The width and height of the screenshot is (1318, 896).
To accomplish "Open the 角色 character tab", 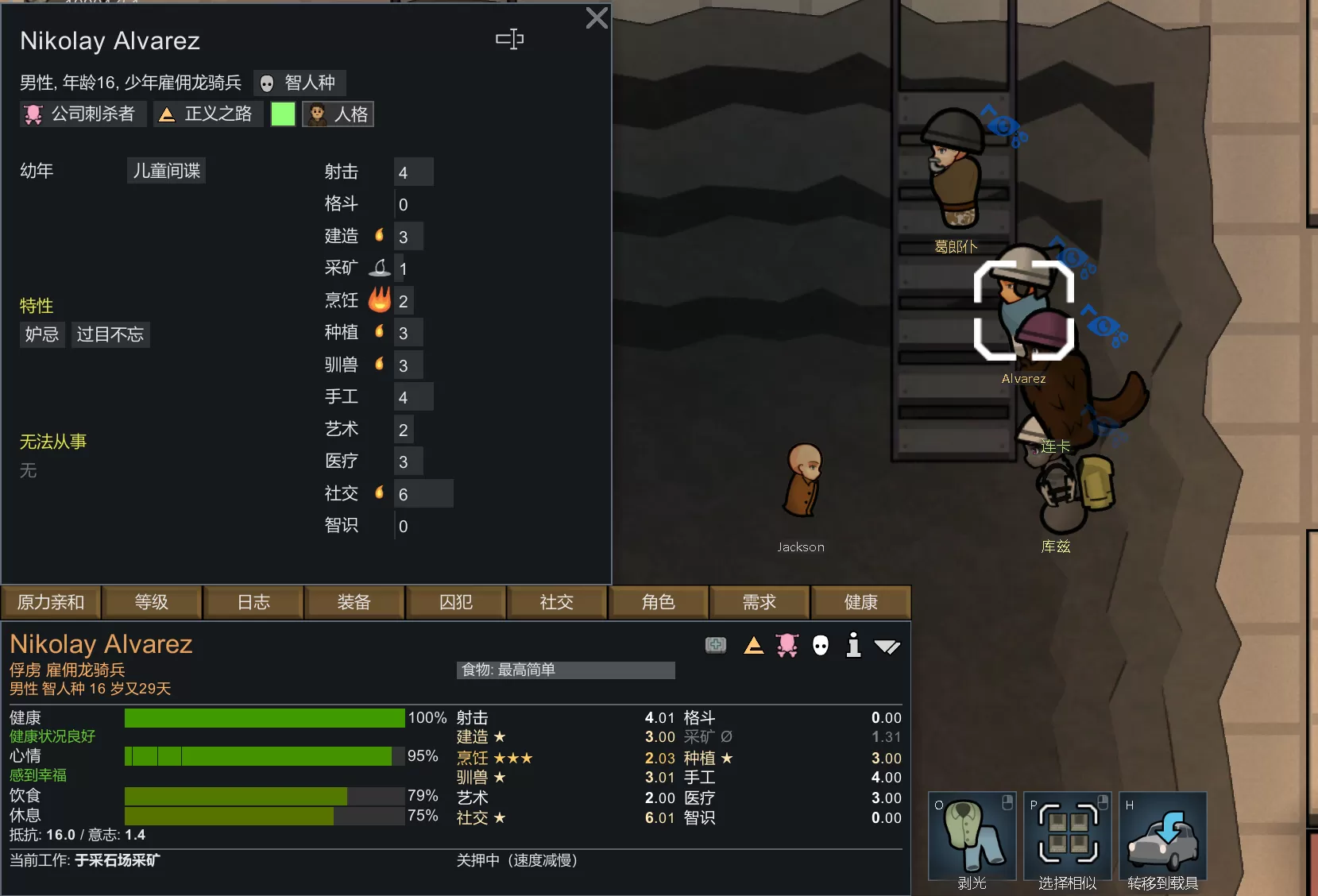I will (658, 603).
